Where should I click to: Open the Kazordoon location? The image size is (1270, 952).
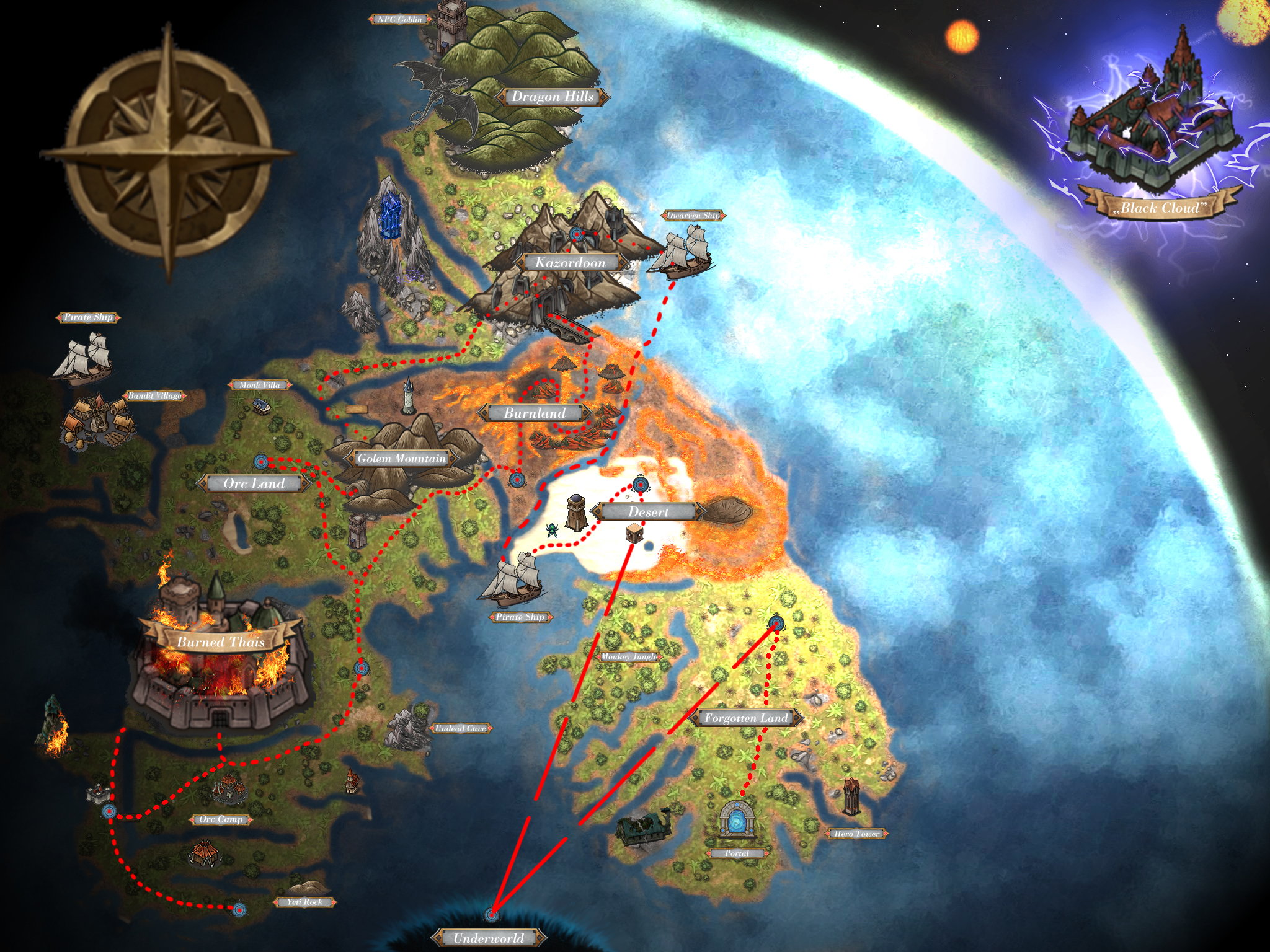click(570, 263)
